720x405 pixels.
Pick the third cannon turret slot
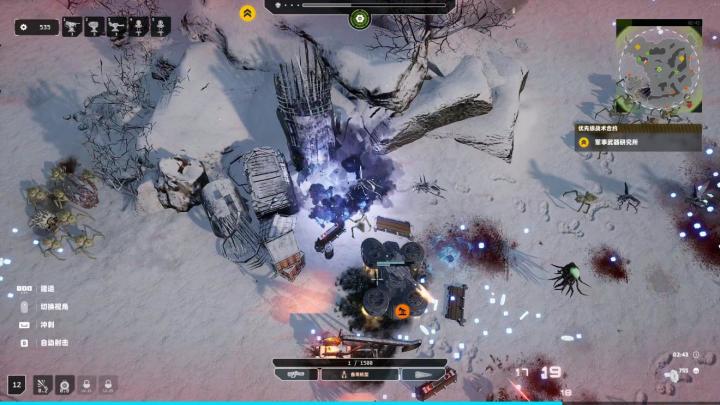(x=117, y=27)
